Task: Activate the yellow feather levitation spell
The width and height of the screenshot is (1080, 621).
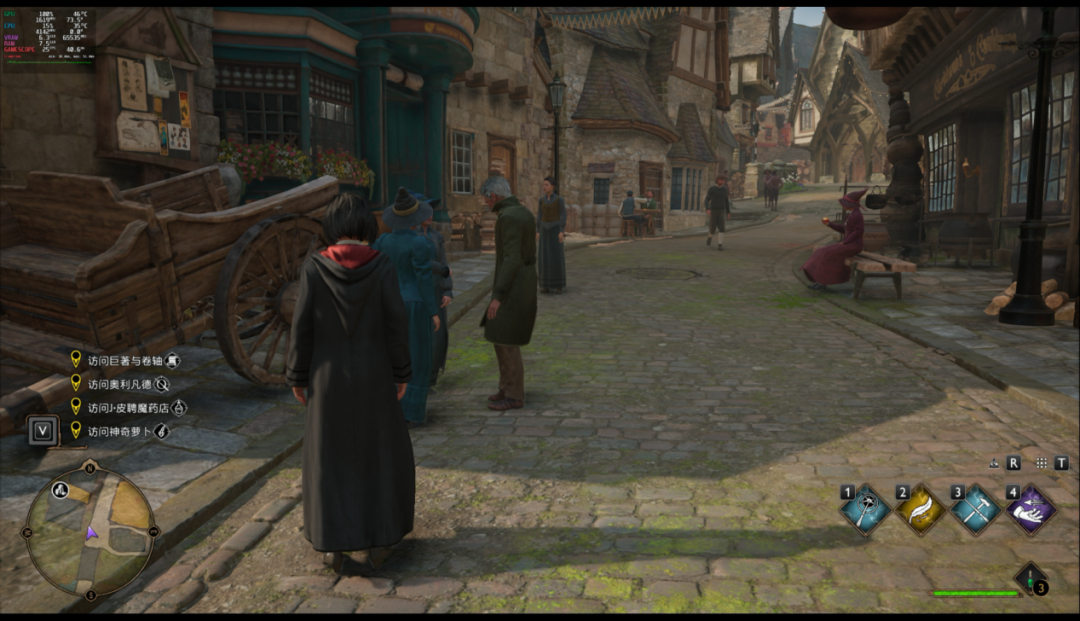Action: click(x=920, y=510)
